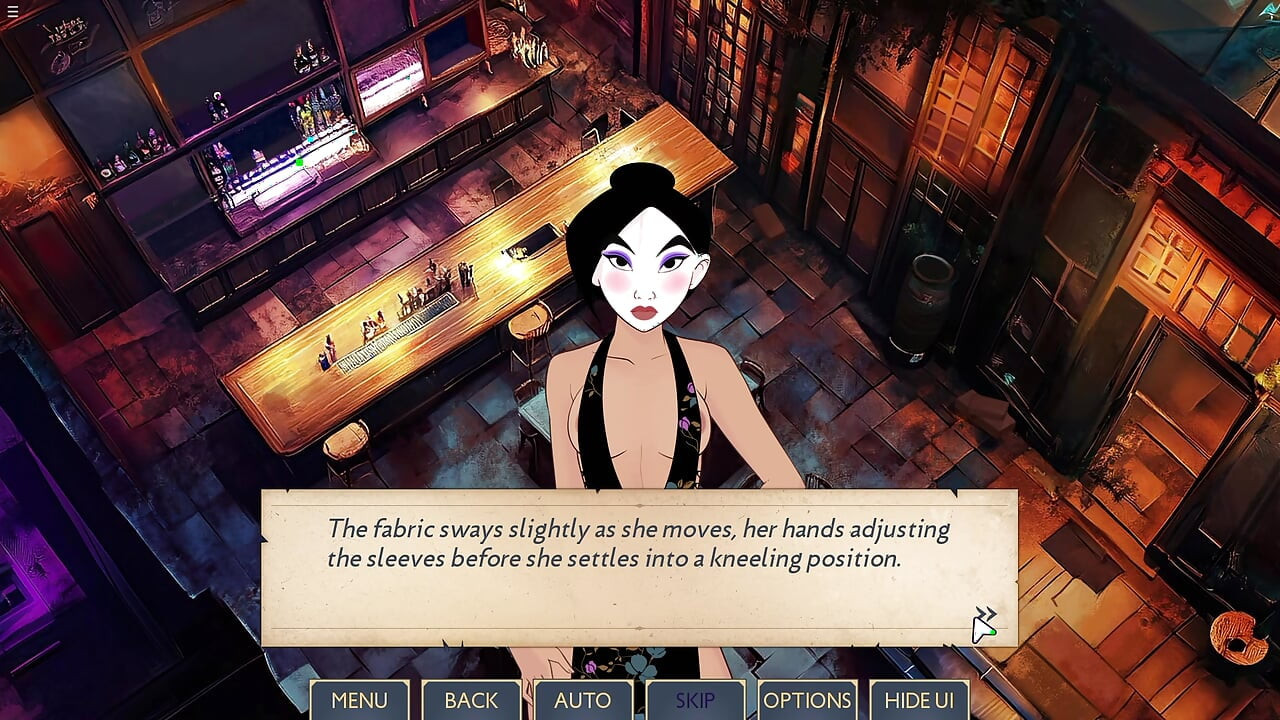This screenshot has width=1280, height=720.
Task: Open the hamburger navigation menu
Action: coord(13,13)
